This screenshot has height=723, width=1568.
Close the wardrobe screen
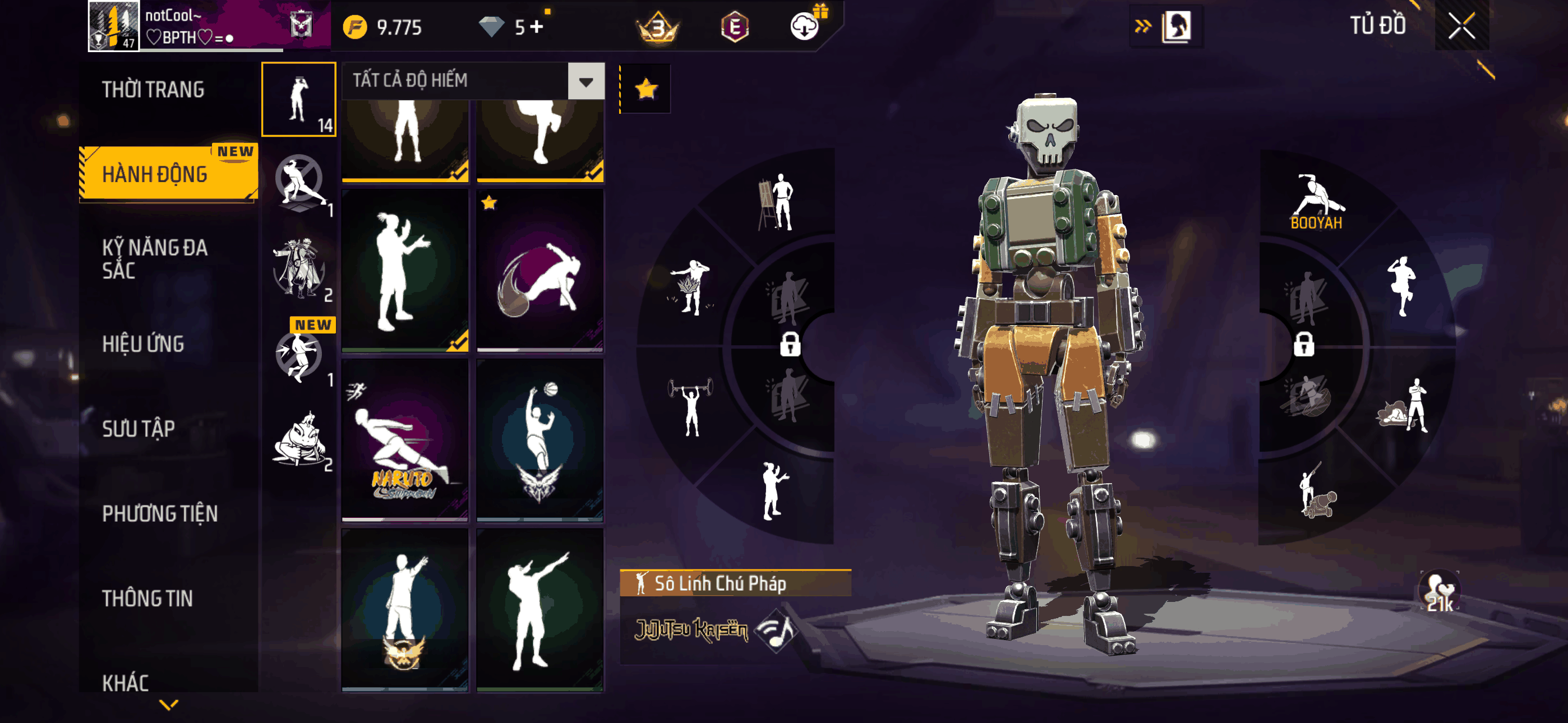pyautogui.click(x=1461, y=26)
